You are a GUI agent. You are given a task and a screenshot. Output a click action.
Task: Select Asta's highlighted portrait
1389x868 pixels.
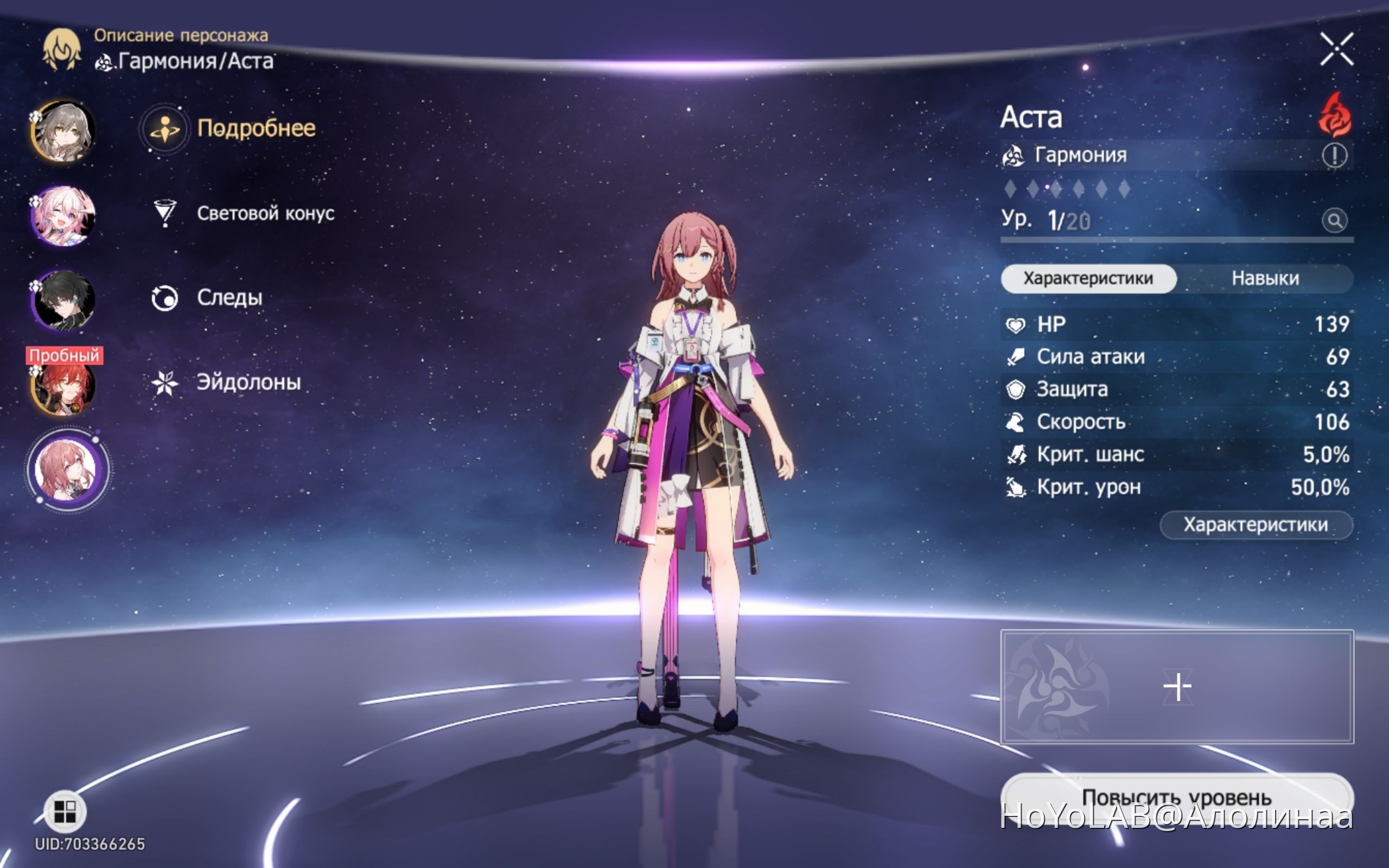[68, 469]
